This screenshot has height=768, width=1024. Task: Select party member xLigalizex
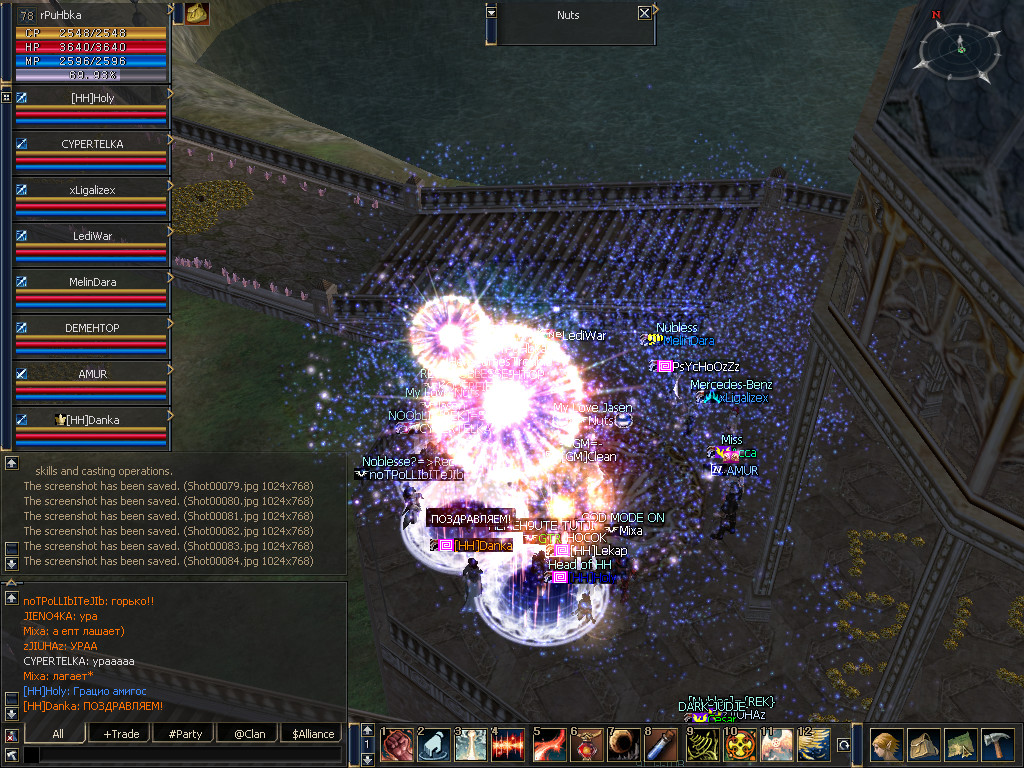pyautogui.click(x=92, y=190)
